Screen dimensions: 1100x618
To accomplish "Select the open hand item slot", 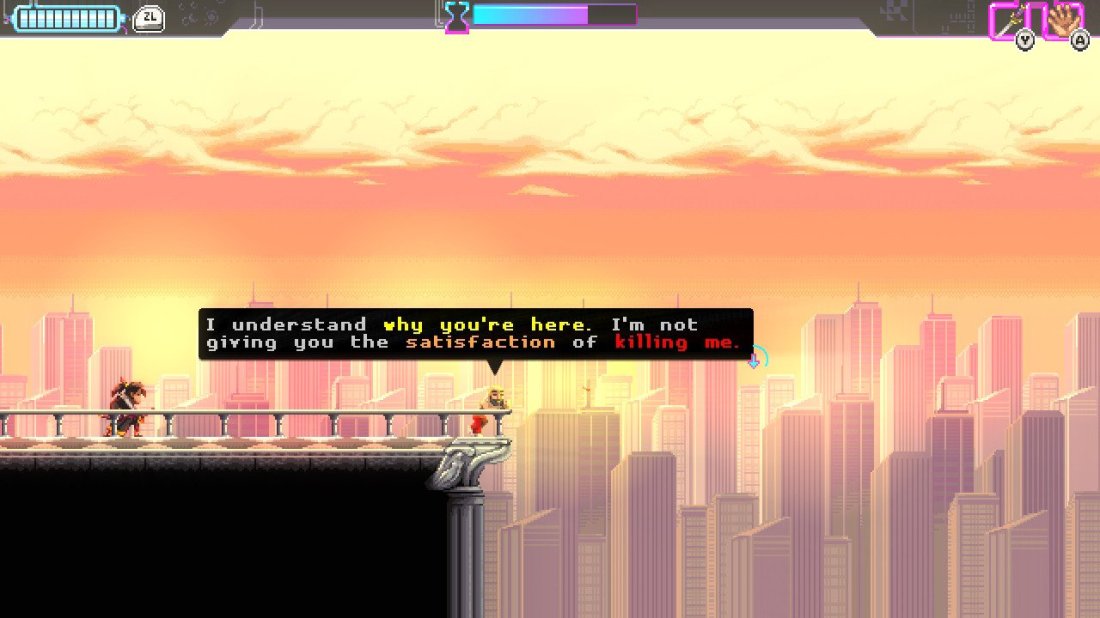I will tap(1063, 19).
